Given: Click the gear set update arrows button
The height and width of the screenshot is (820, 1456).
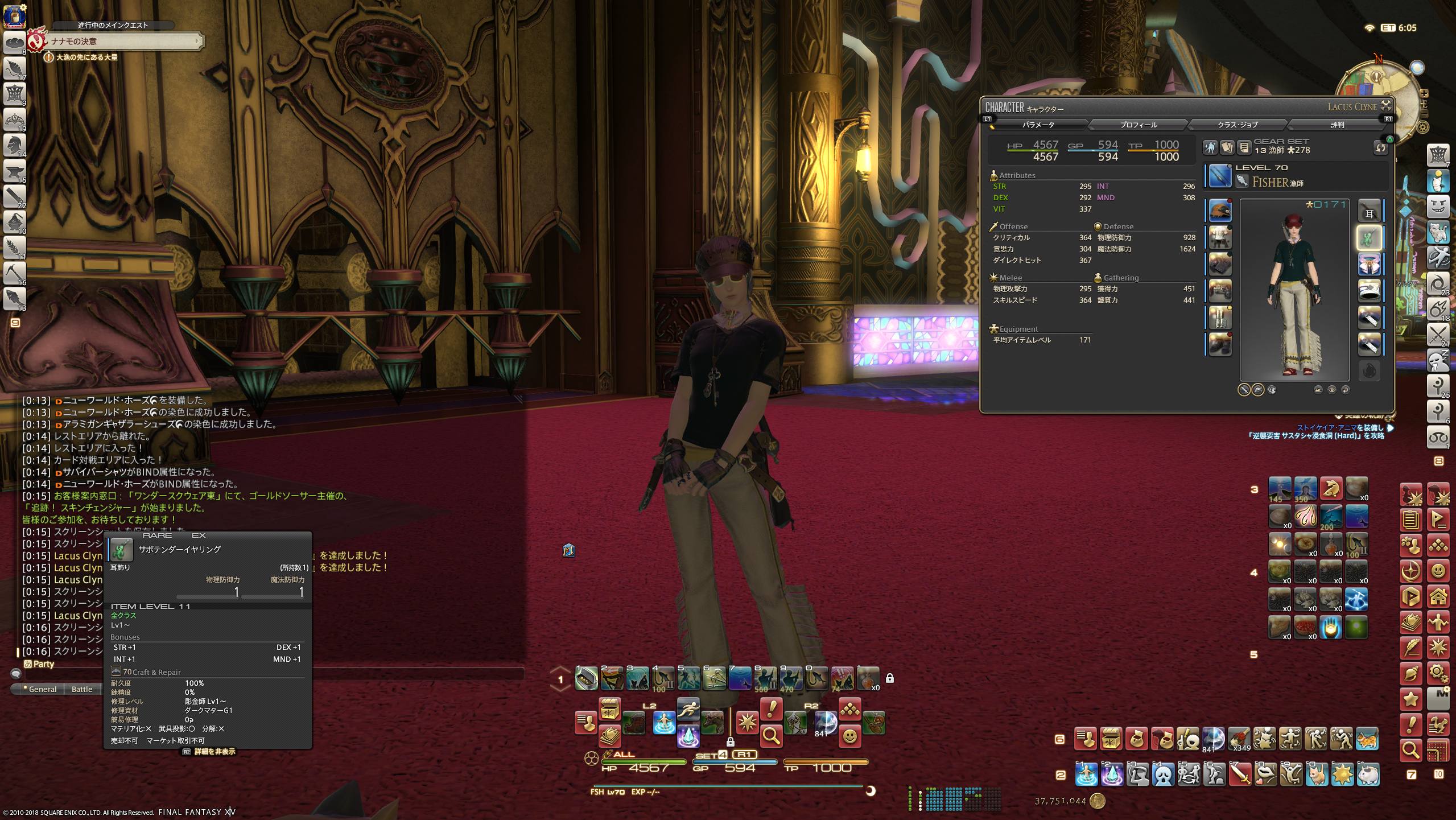Looking at the screenshot, I should click(1381, 148).
